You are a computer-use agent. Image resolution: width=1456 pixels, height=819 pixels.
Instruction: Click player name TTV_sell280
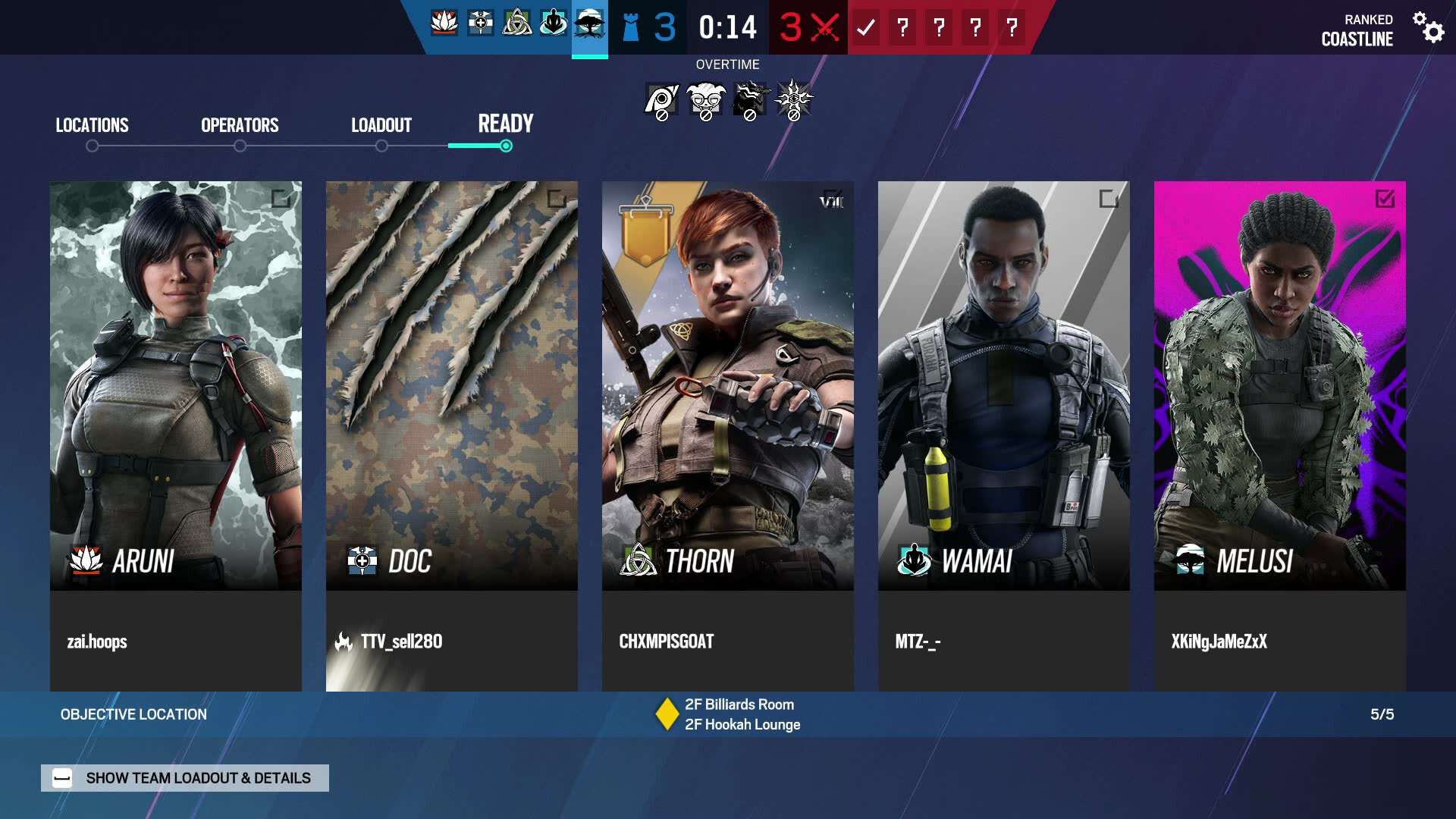coord(401,642)
